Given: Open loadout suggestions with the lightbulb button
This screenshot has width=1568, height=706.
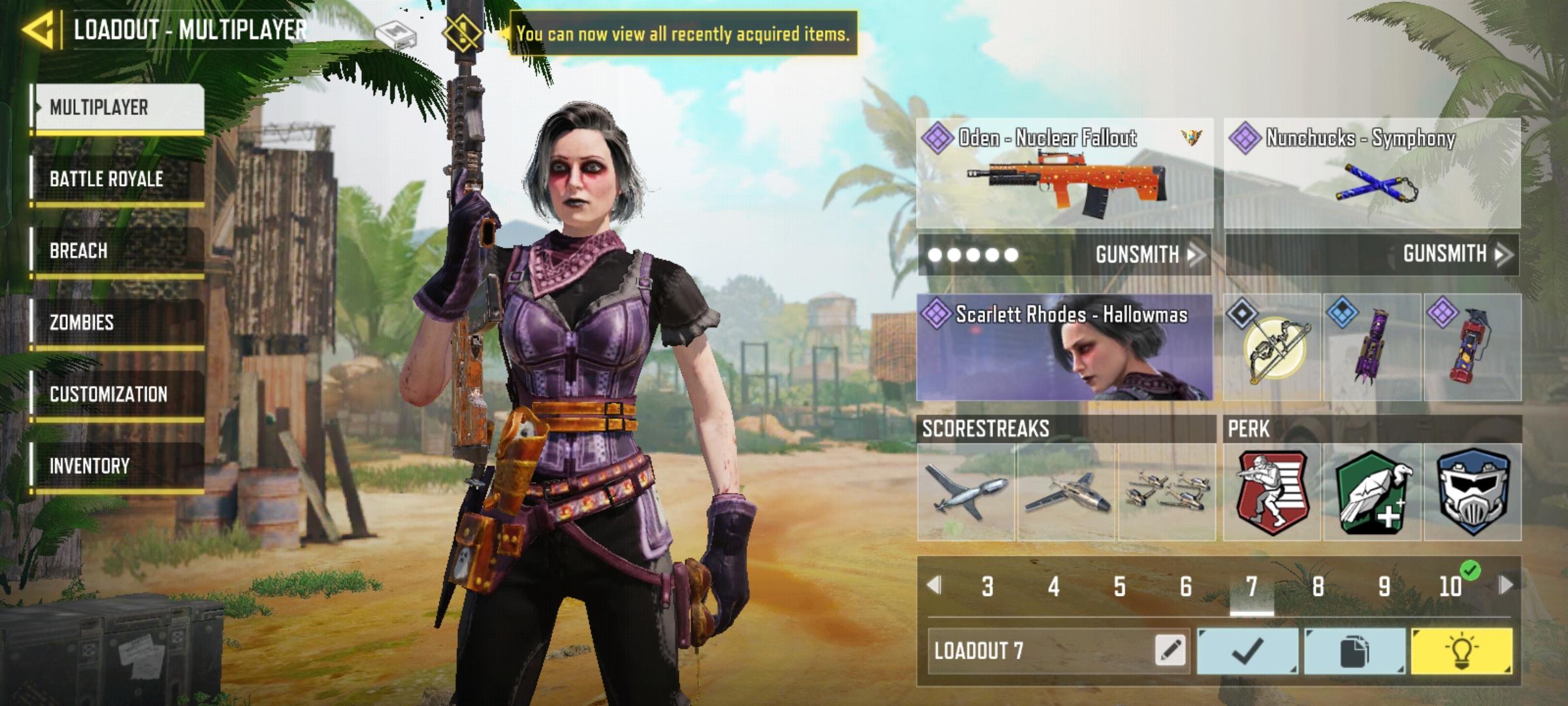Looking at the screenshot, I should pos(1462,650).
